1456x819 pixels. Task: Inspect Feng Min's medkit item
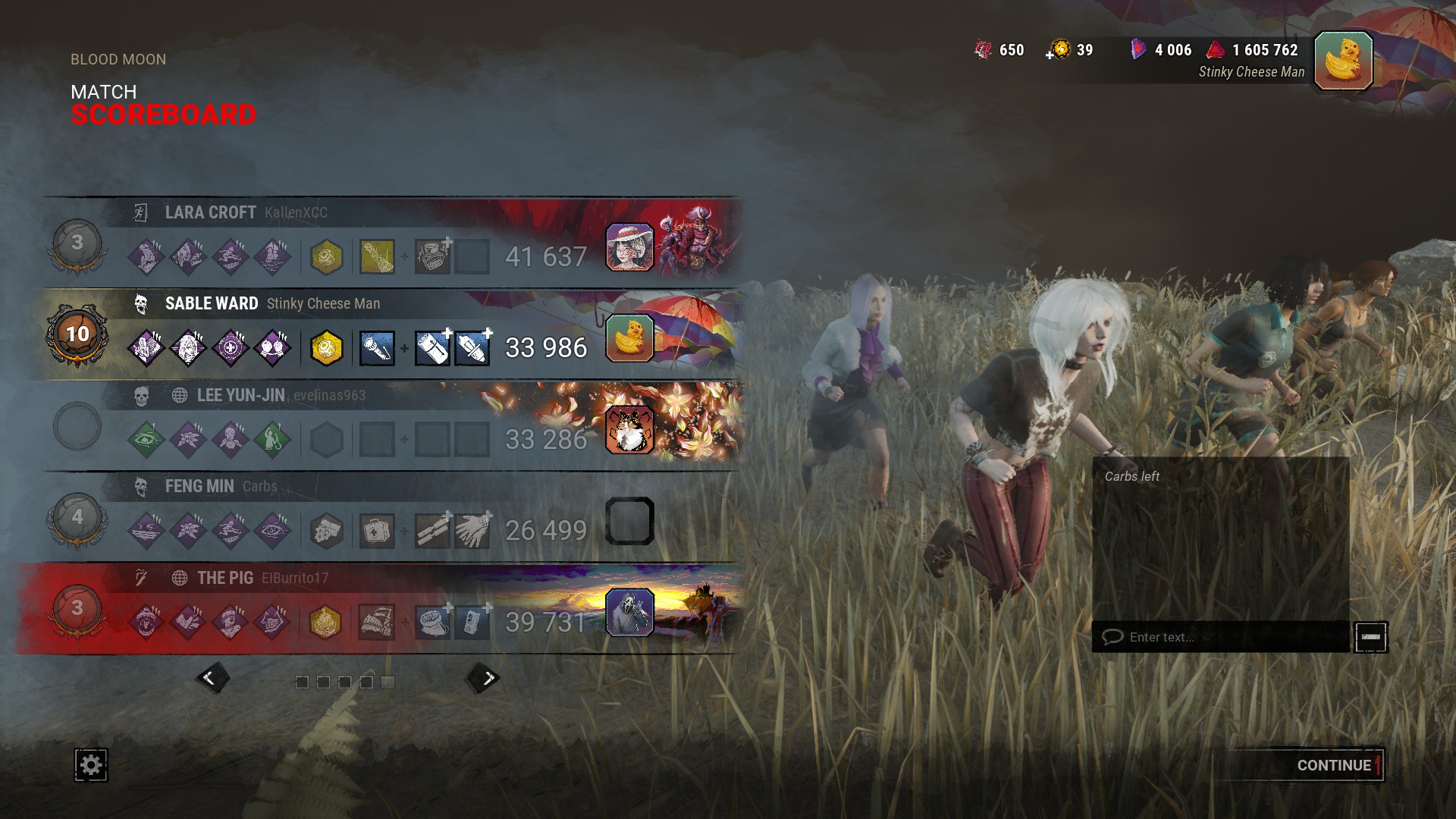pyautogui.click(x=377, y=531)
